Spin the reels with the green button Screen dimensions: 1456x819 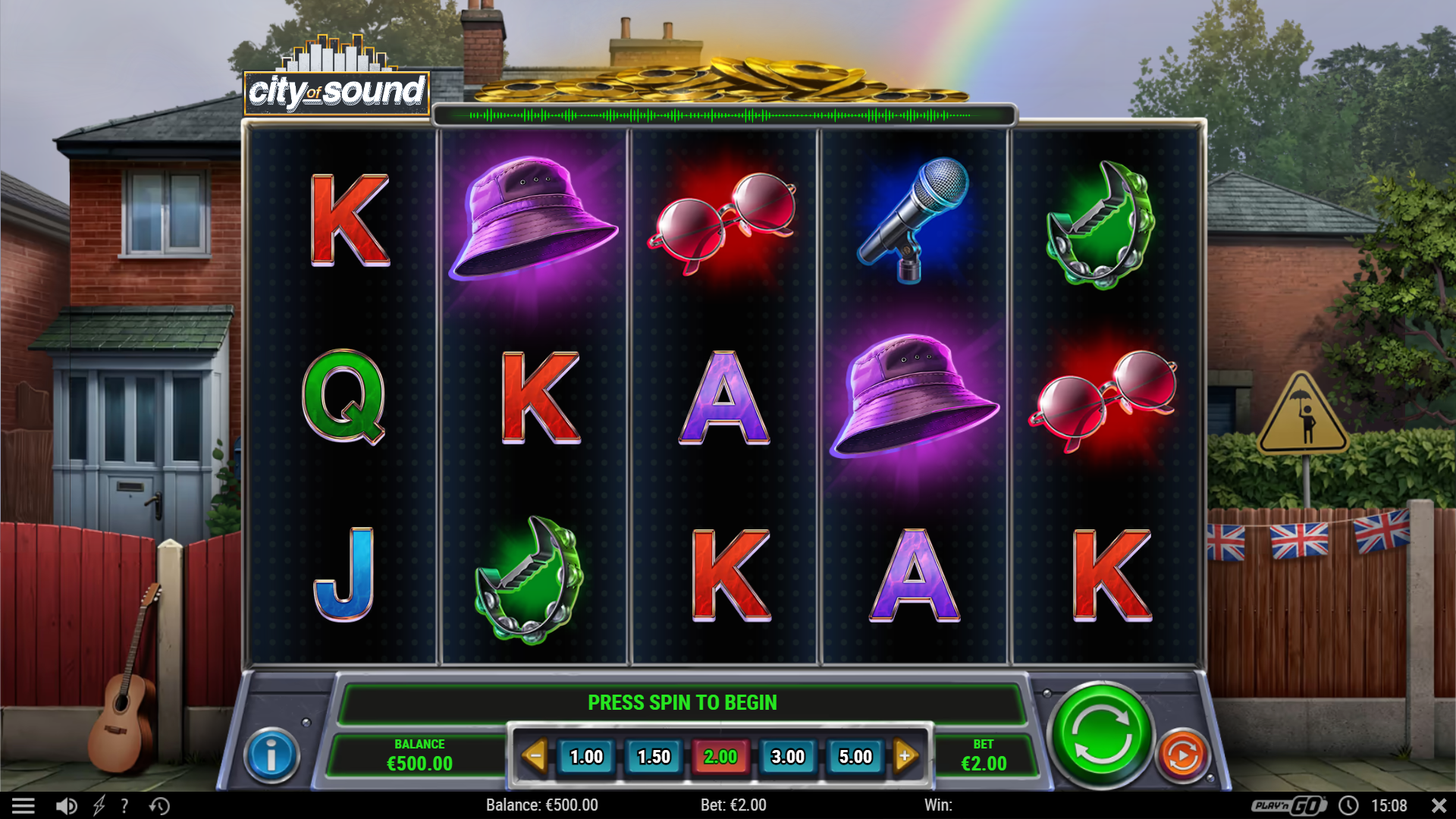coord(1100,736)
